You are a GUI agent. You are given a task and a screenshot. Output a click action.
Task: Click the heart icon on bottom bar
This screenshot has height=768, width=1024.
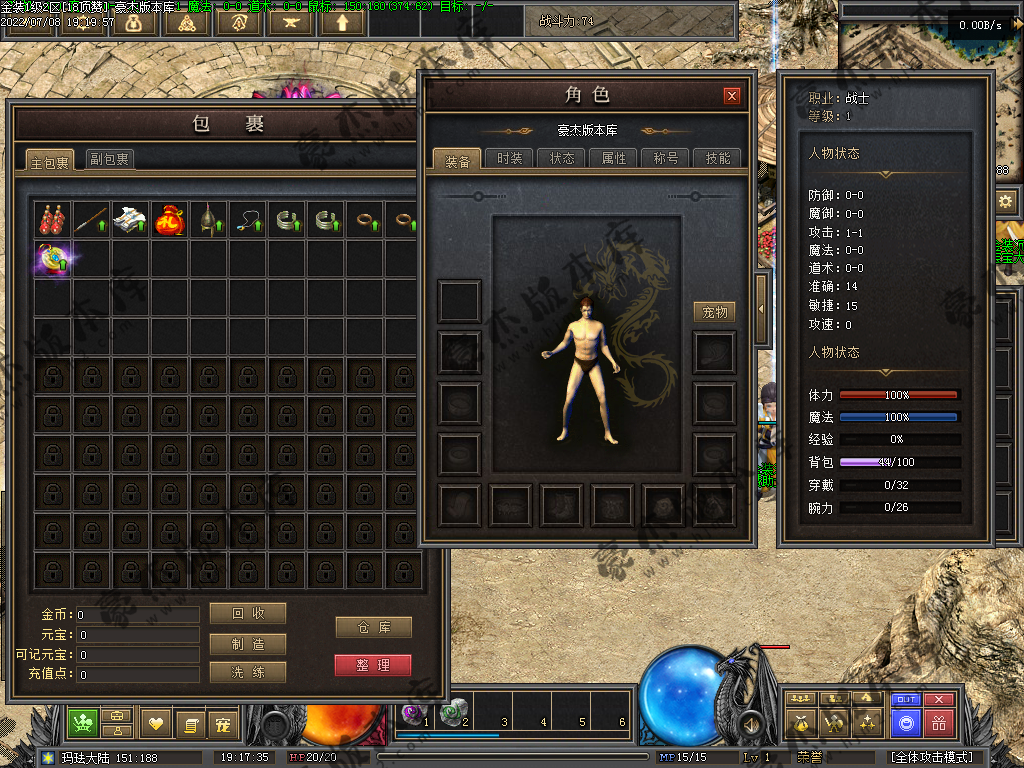point(156,723)
